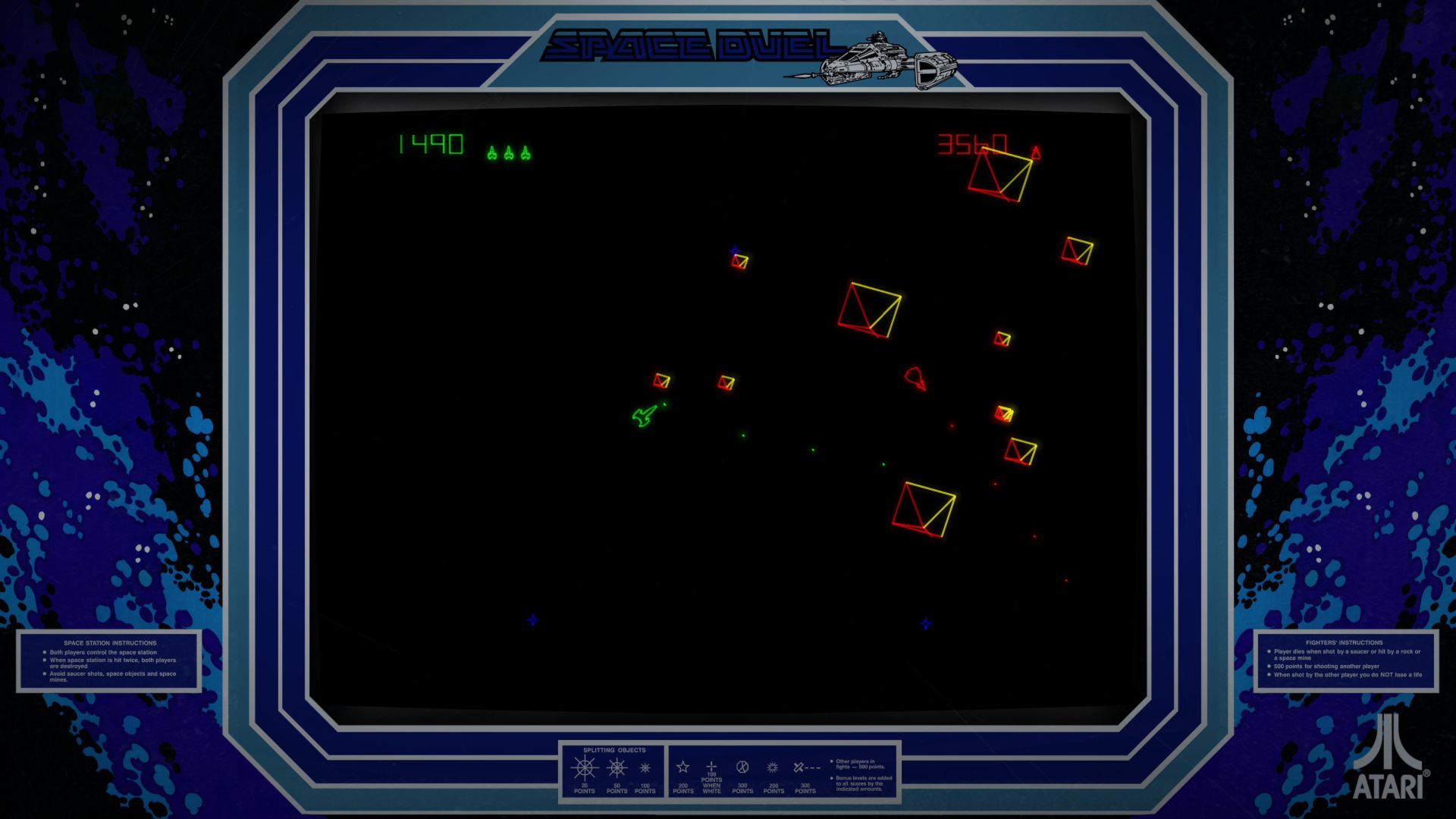The width and height of the screenshot is (1456, 819).
Task: Select the 300 points circled saucer symbol
Action: tap(742, 766)
